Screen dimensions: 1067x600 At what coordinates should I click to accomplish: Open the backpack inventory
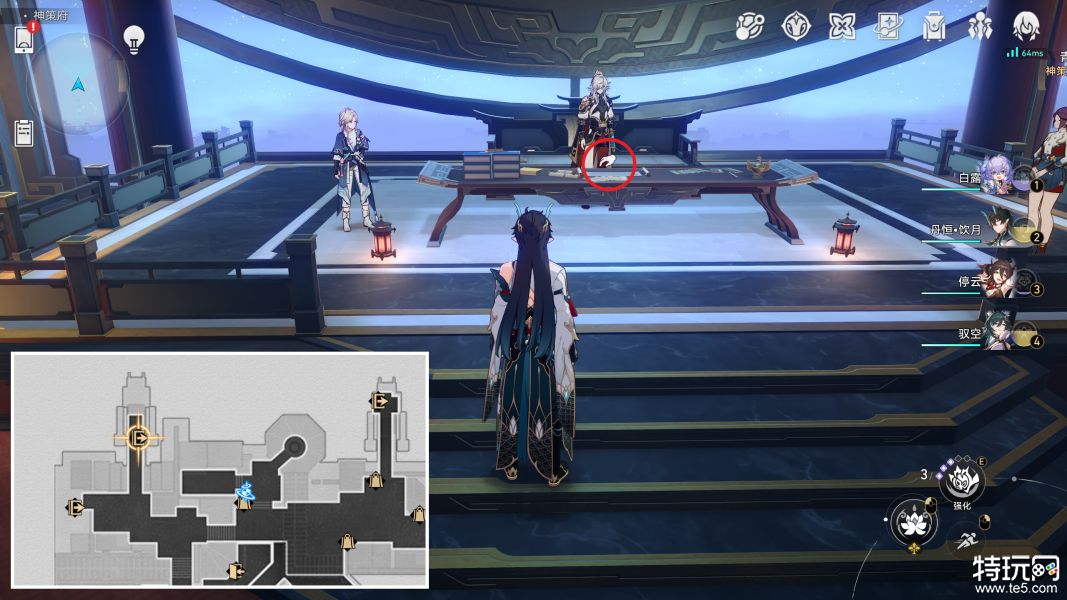[x=934, y=27]
